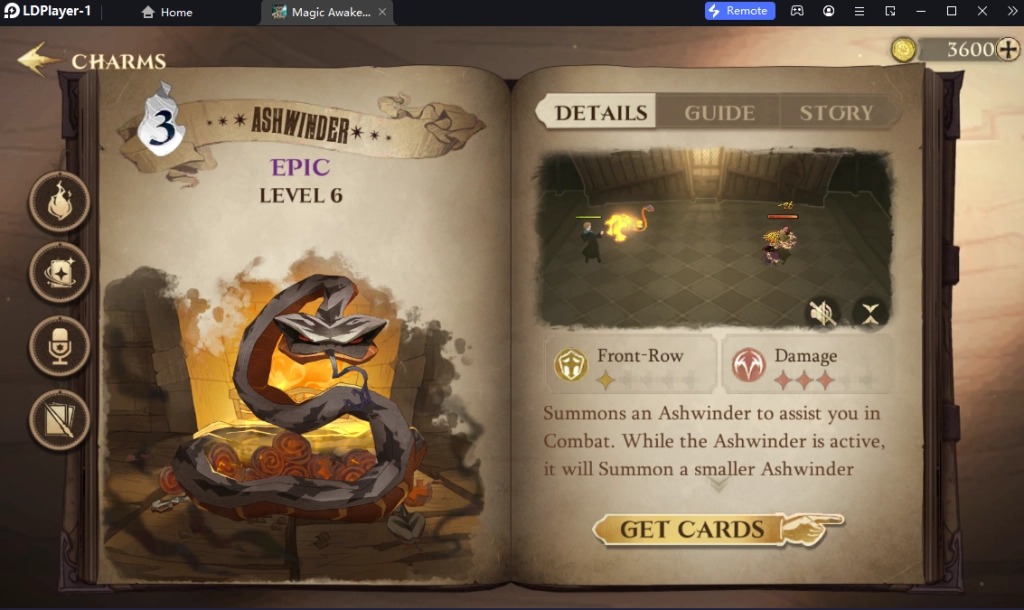Screen dimensions: 1024x610
Task: Select the Details tab
Action: [x=602, y=113]
